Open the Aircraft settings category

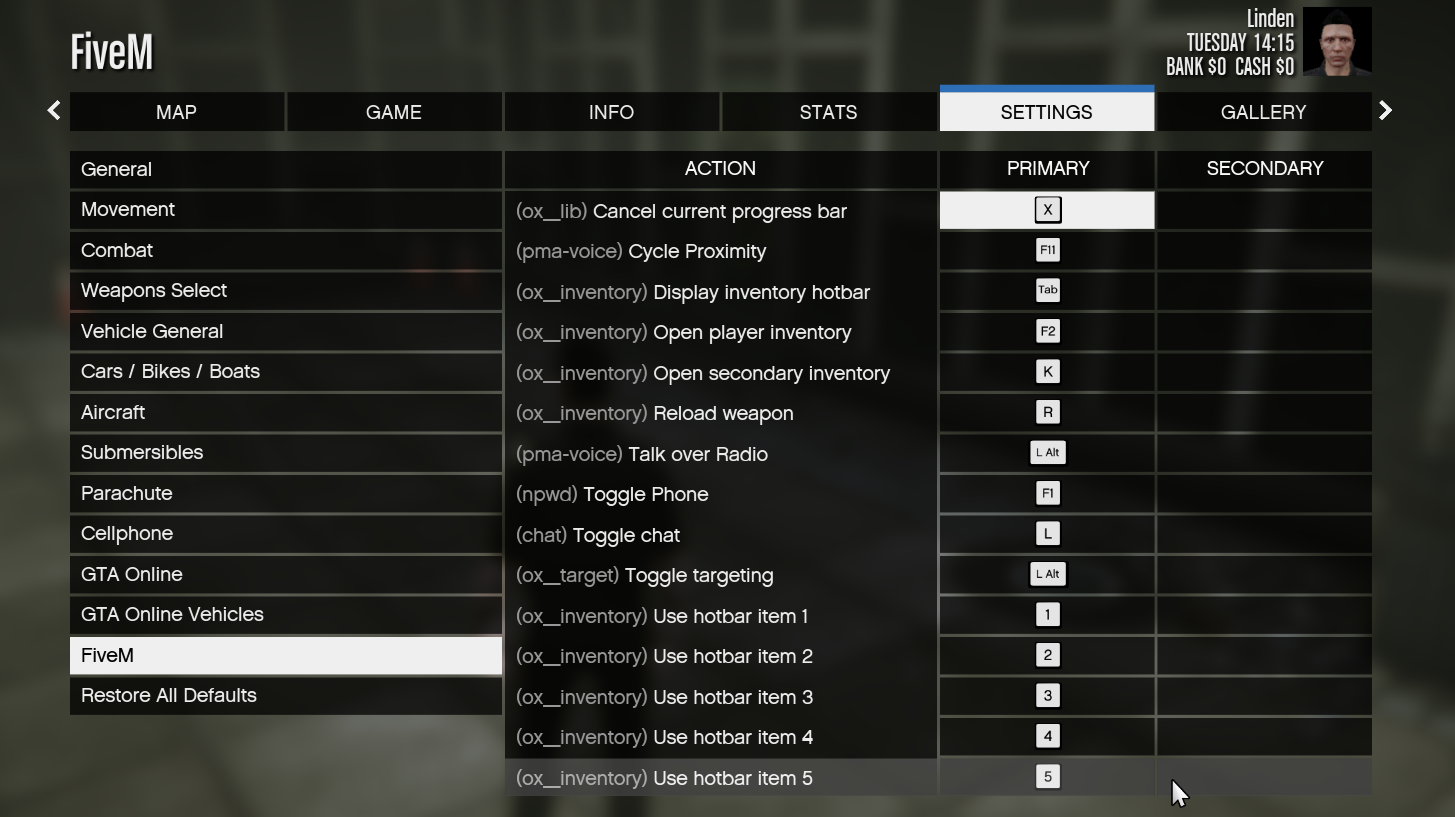pos(286,412)
